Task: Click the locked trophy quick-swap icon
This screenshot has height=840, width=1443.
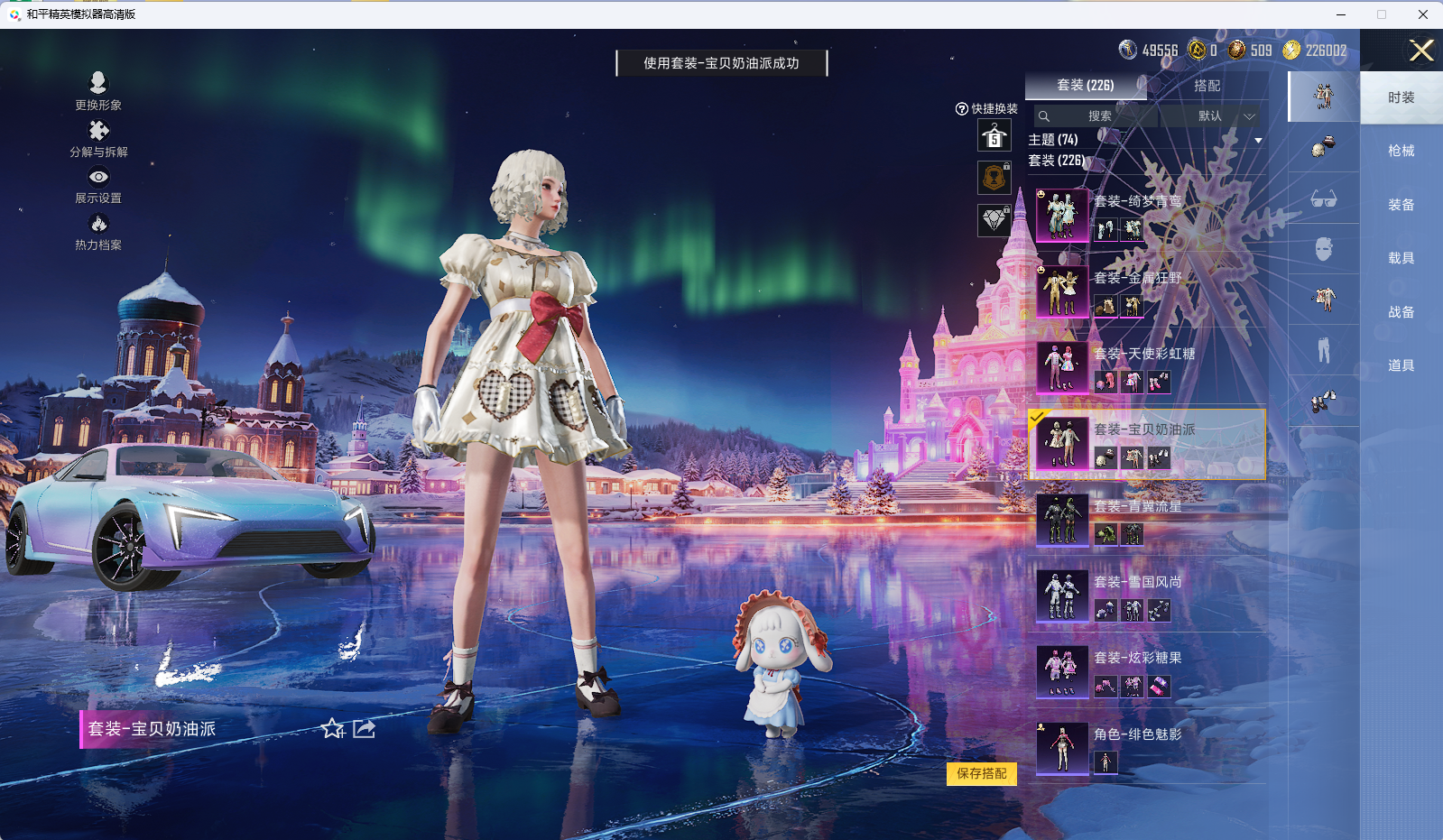Action: [x=994, y=177]
